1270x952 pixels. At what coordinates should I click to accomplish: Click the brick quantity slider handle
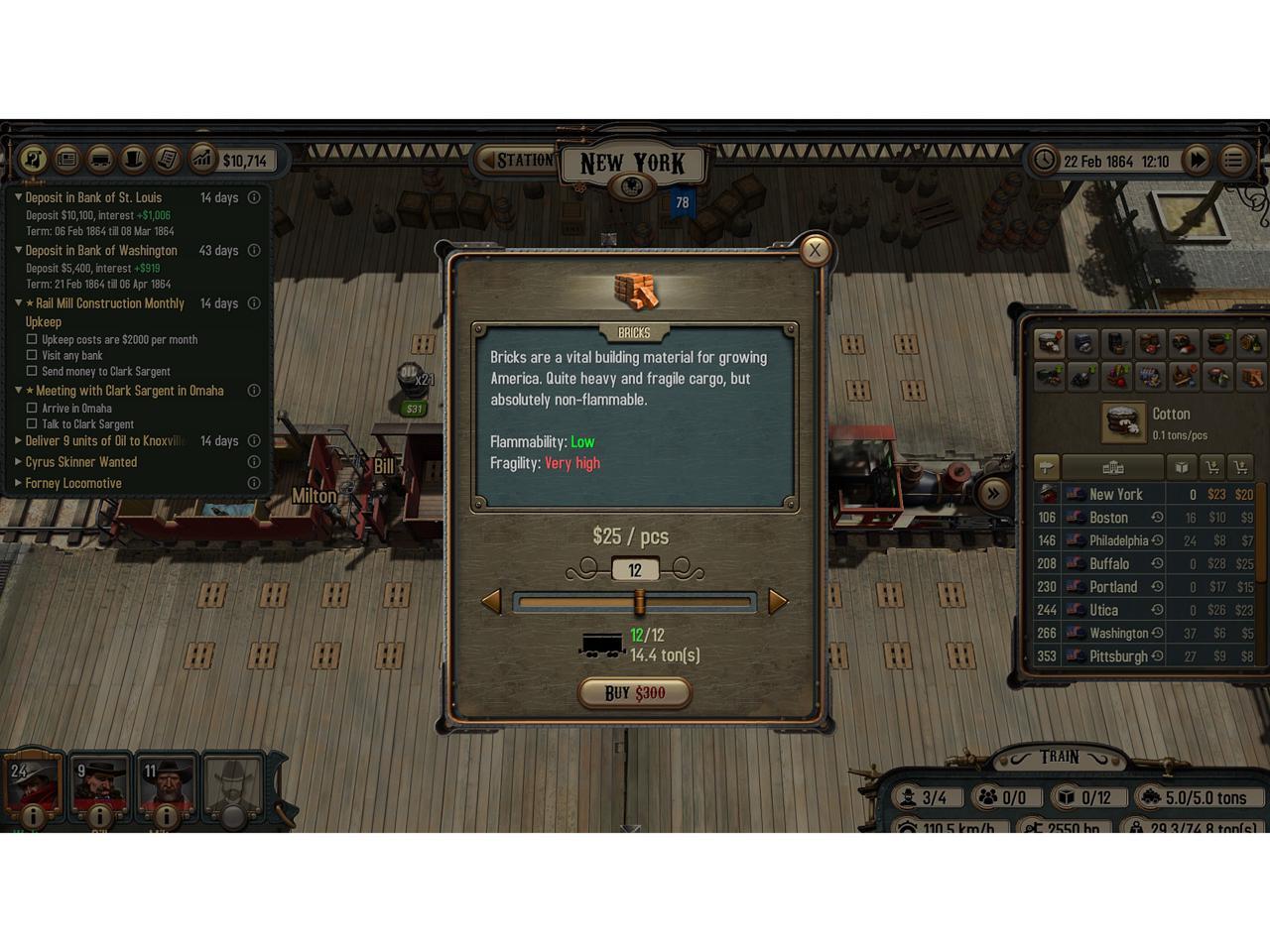click(x=639, y=601)
